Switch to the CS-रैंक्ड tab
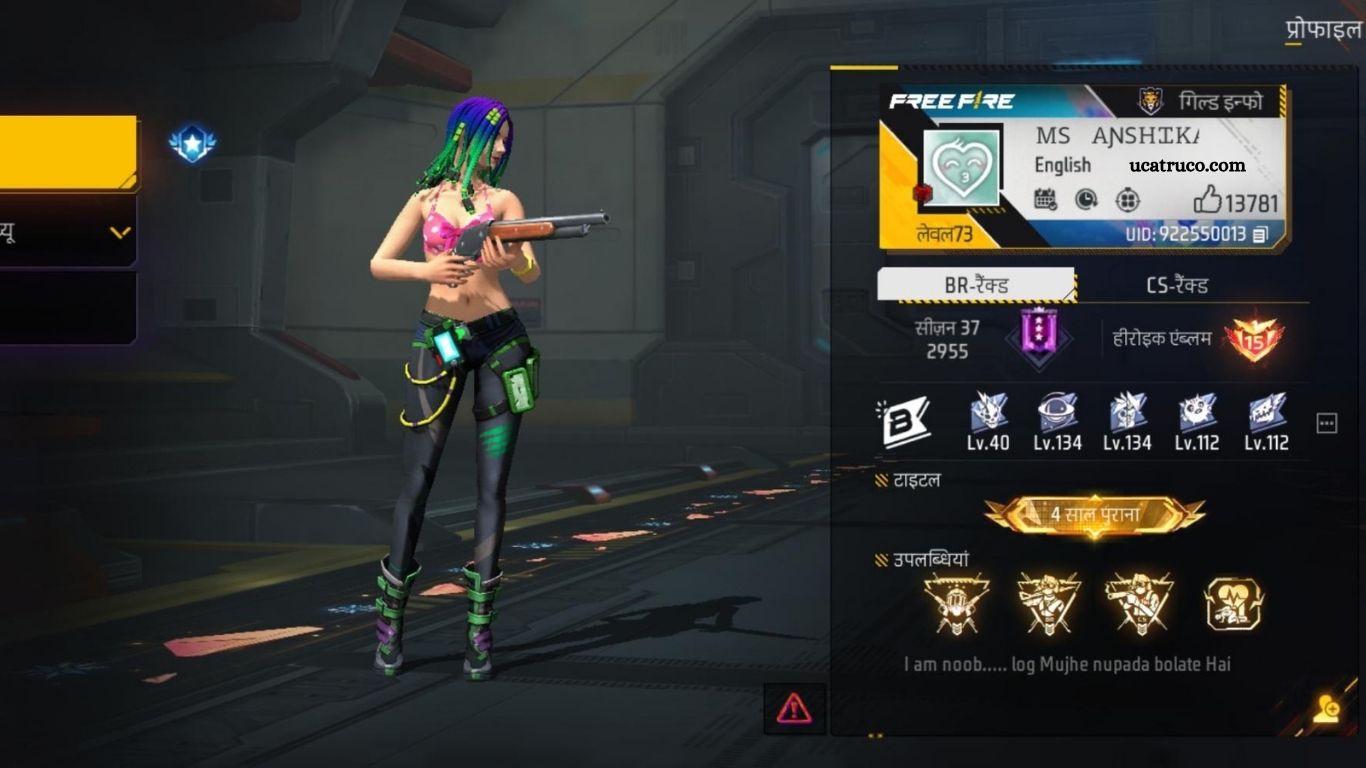The image size is (1366, 768). tap(1177, 286)
